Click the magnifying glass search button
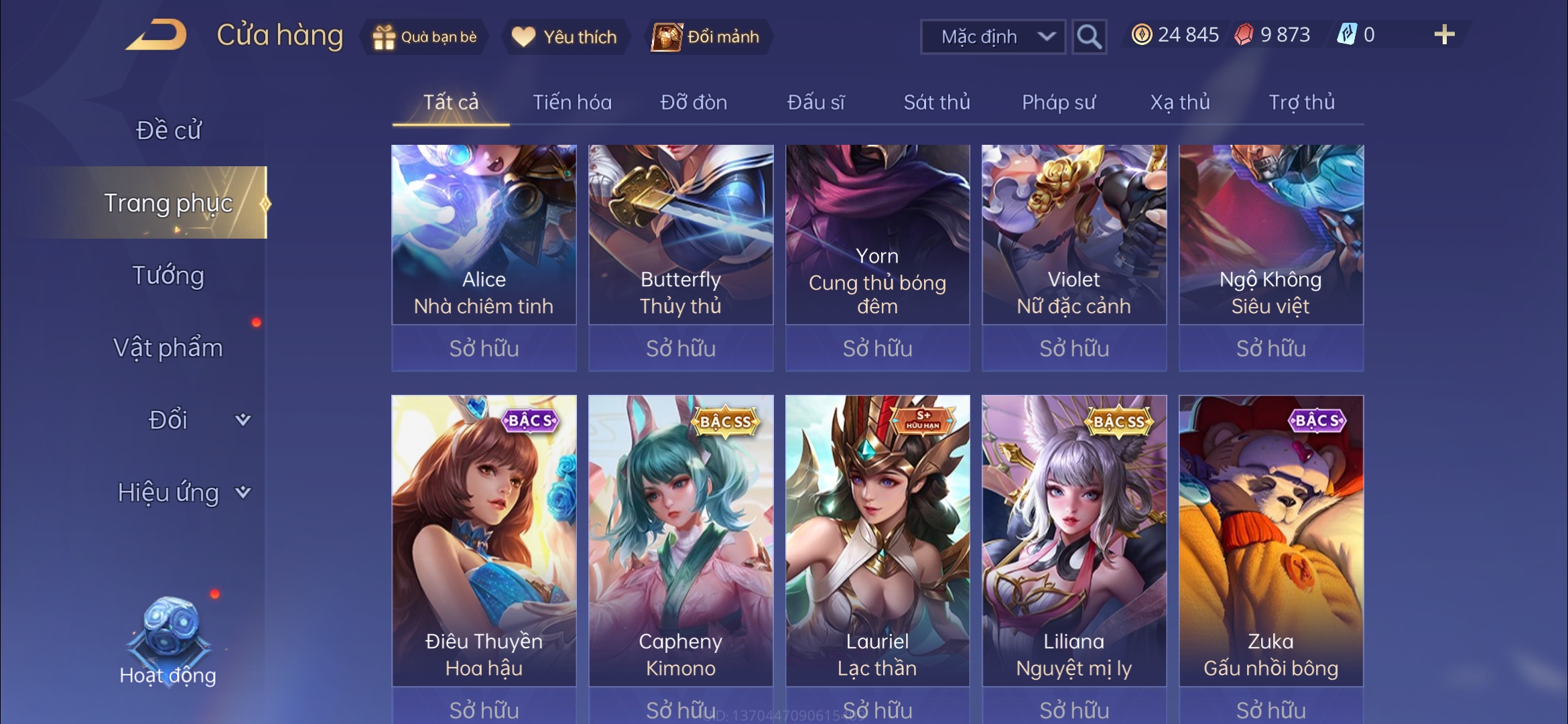1568x724 pixels. (1089, 37)
